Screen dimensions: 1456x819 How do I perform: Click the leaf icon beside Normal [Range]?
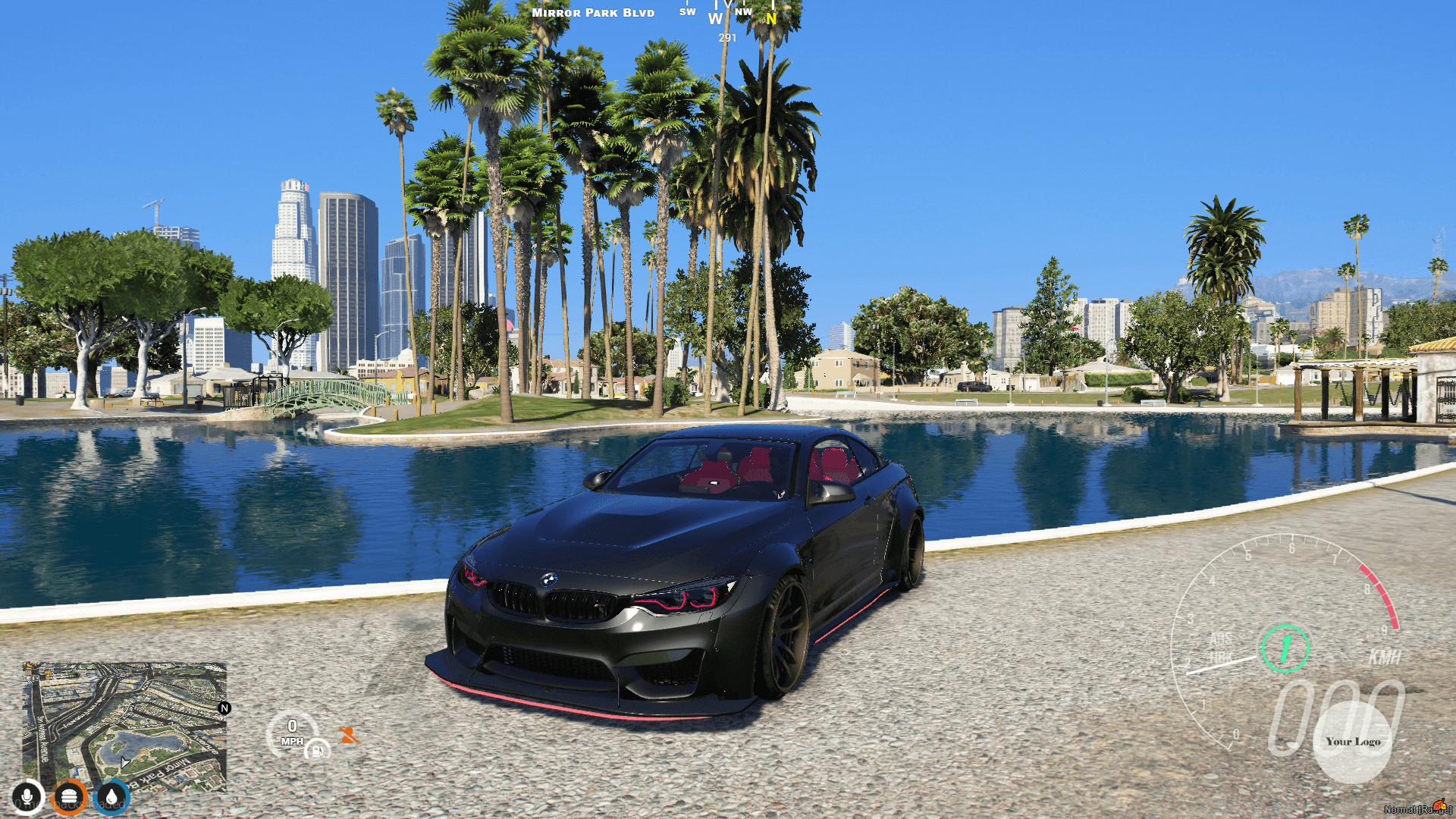[x=1440, y=803]
